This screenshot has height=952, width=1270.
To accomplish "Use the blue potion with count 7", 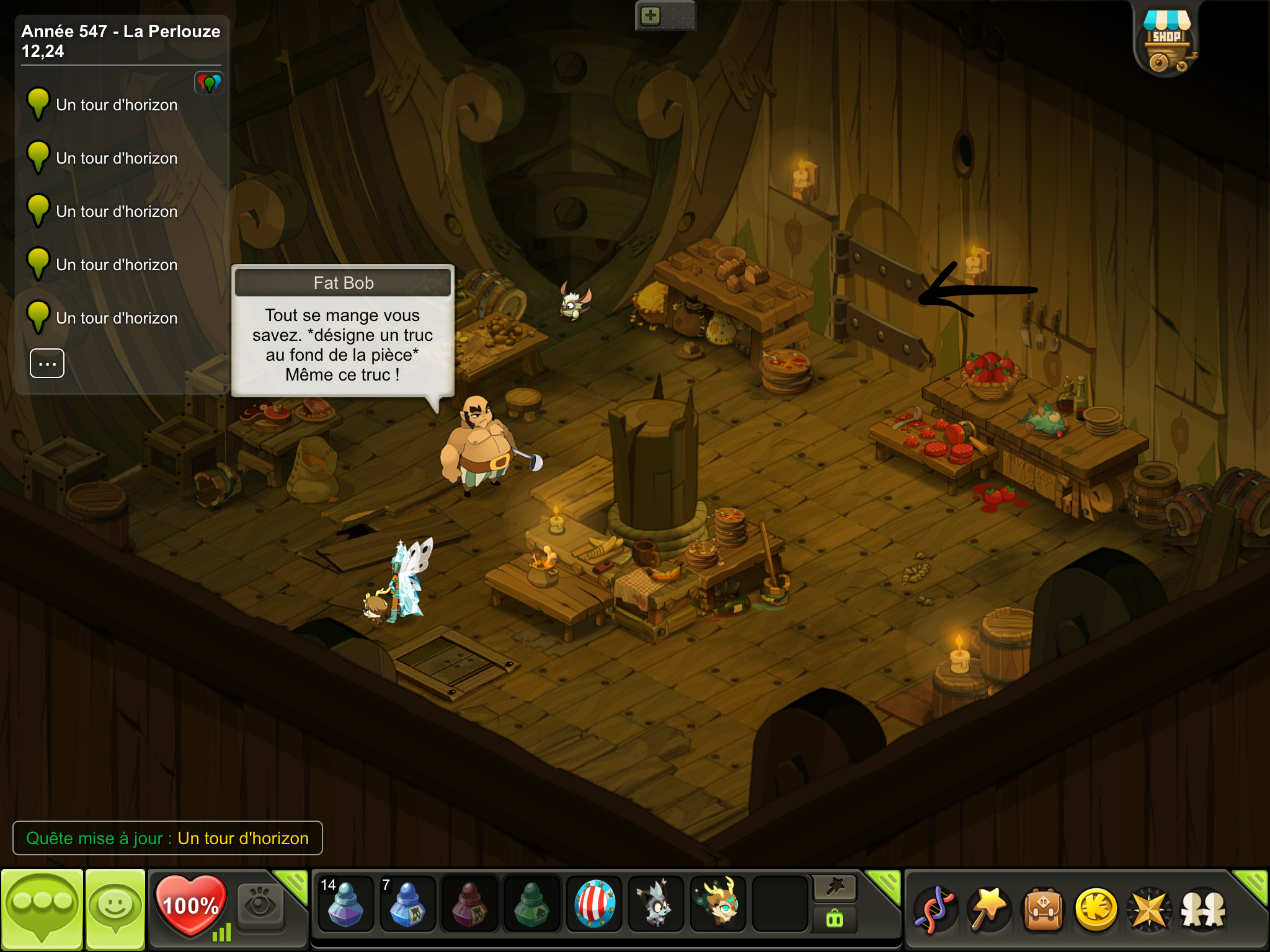I will (407, 904).
